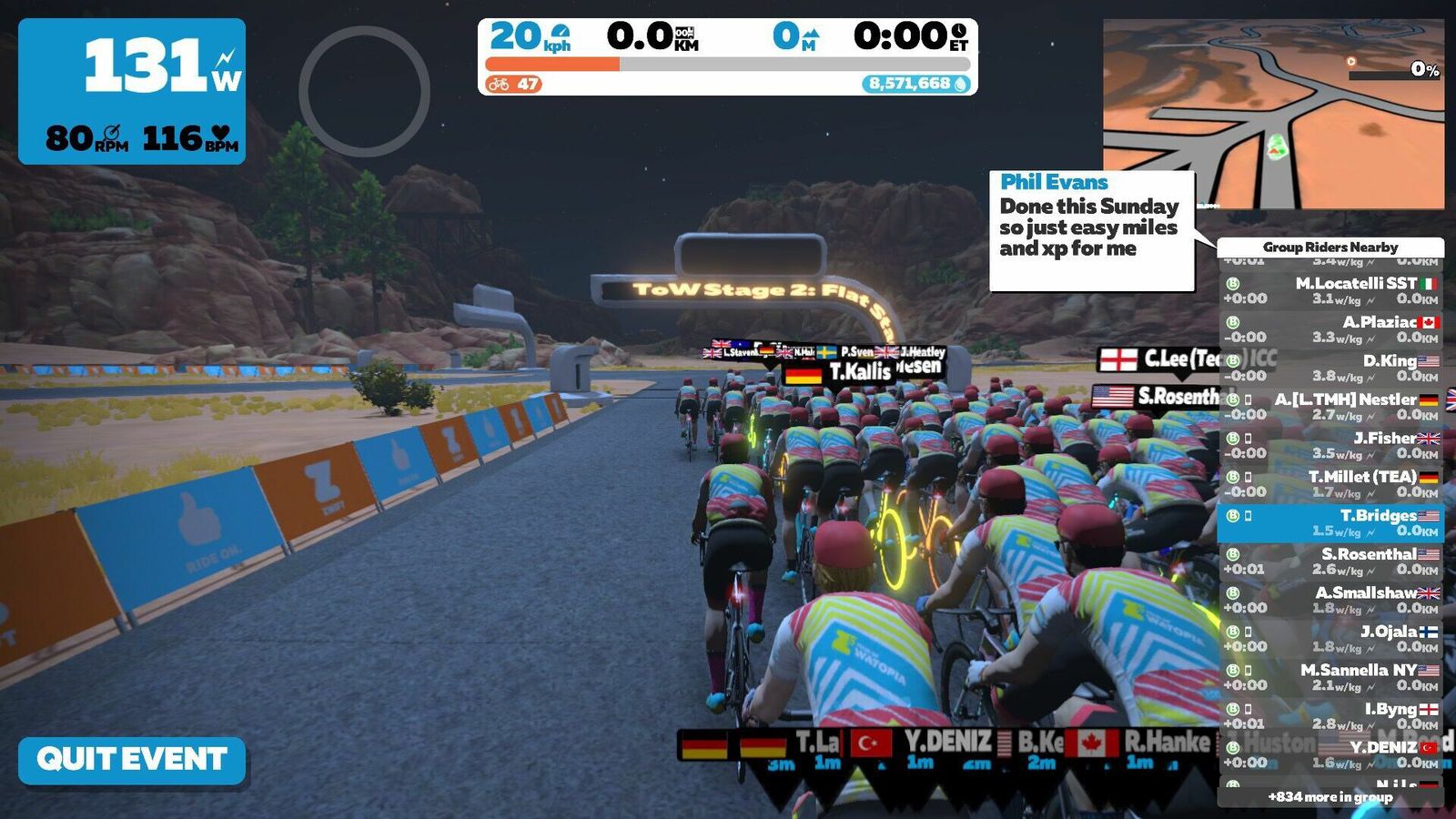The width and height of the screenshot is (1456, 819).
Task: Click the Quit Event button
Action: click(x=132, y=760)
